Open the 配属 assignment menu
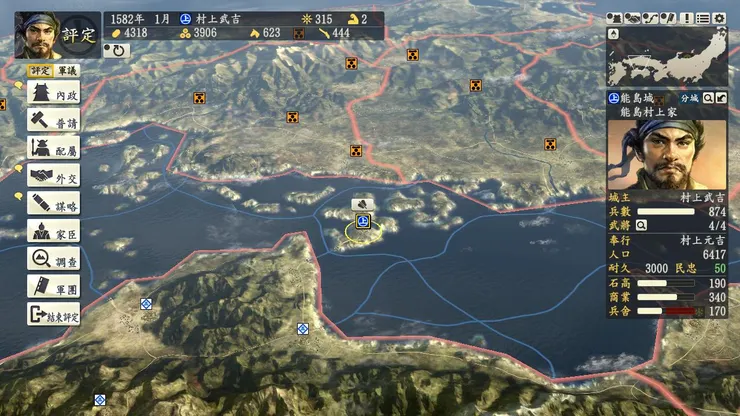 point(53,148)
